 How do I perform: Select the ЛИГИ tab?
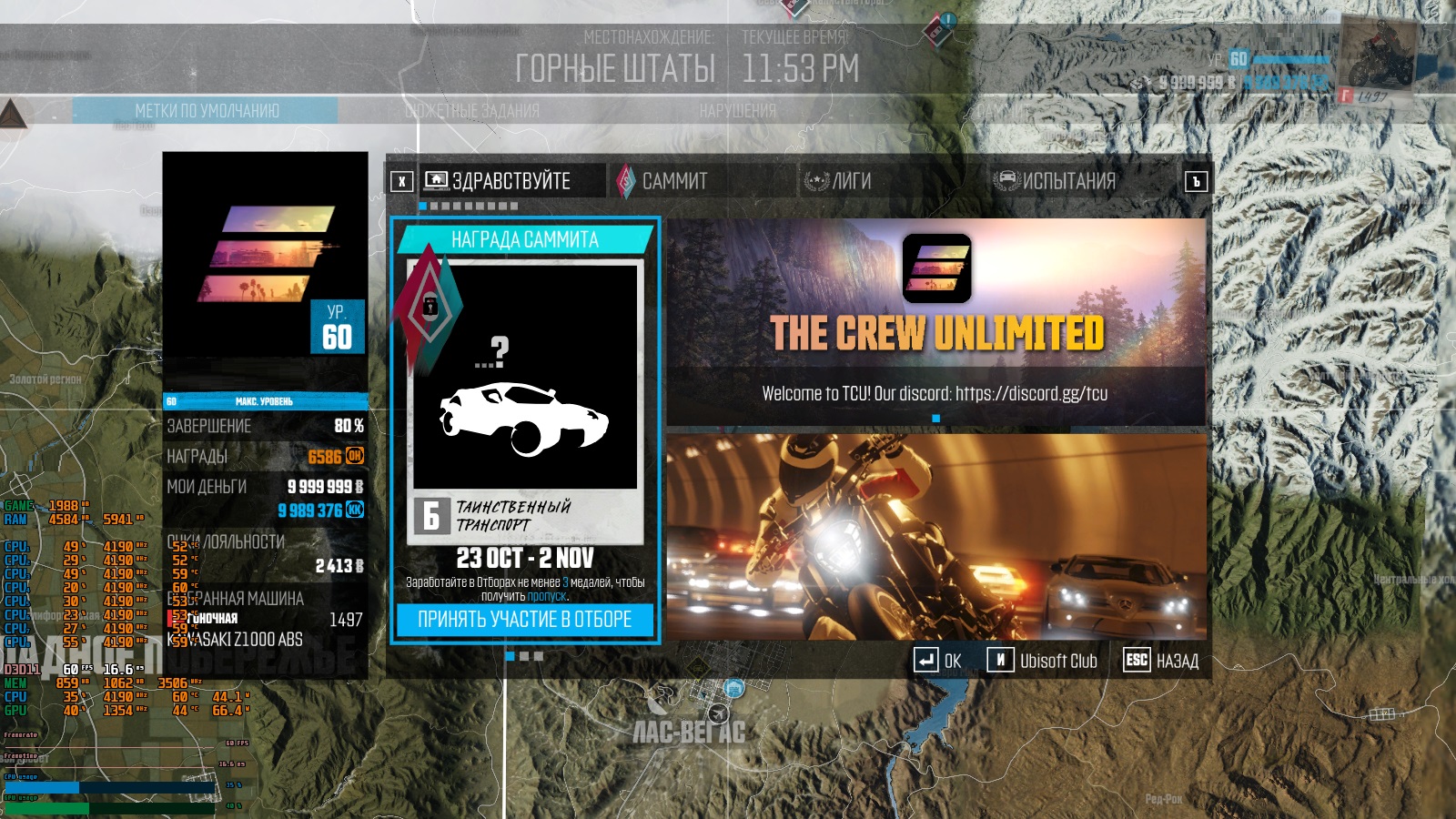pyautogui.click(x=851, y=181)
